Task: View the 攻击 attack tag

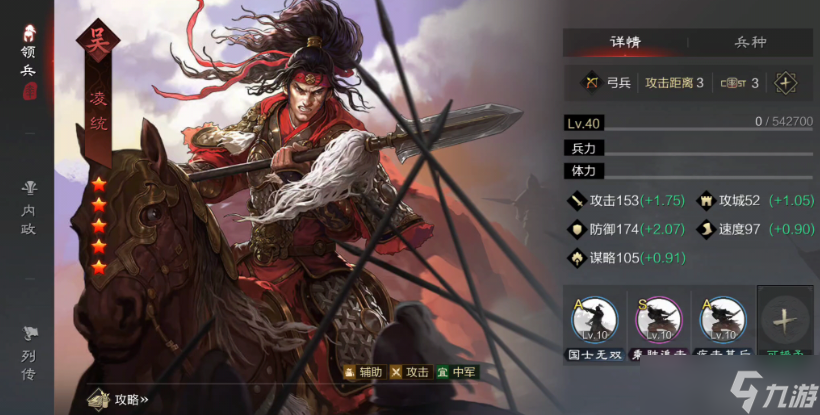Action: (409, 372)
